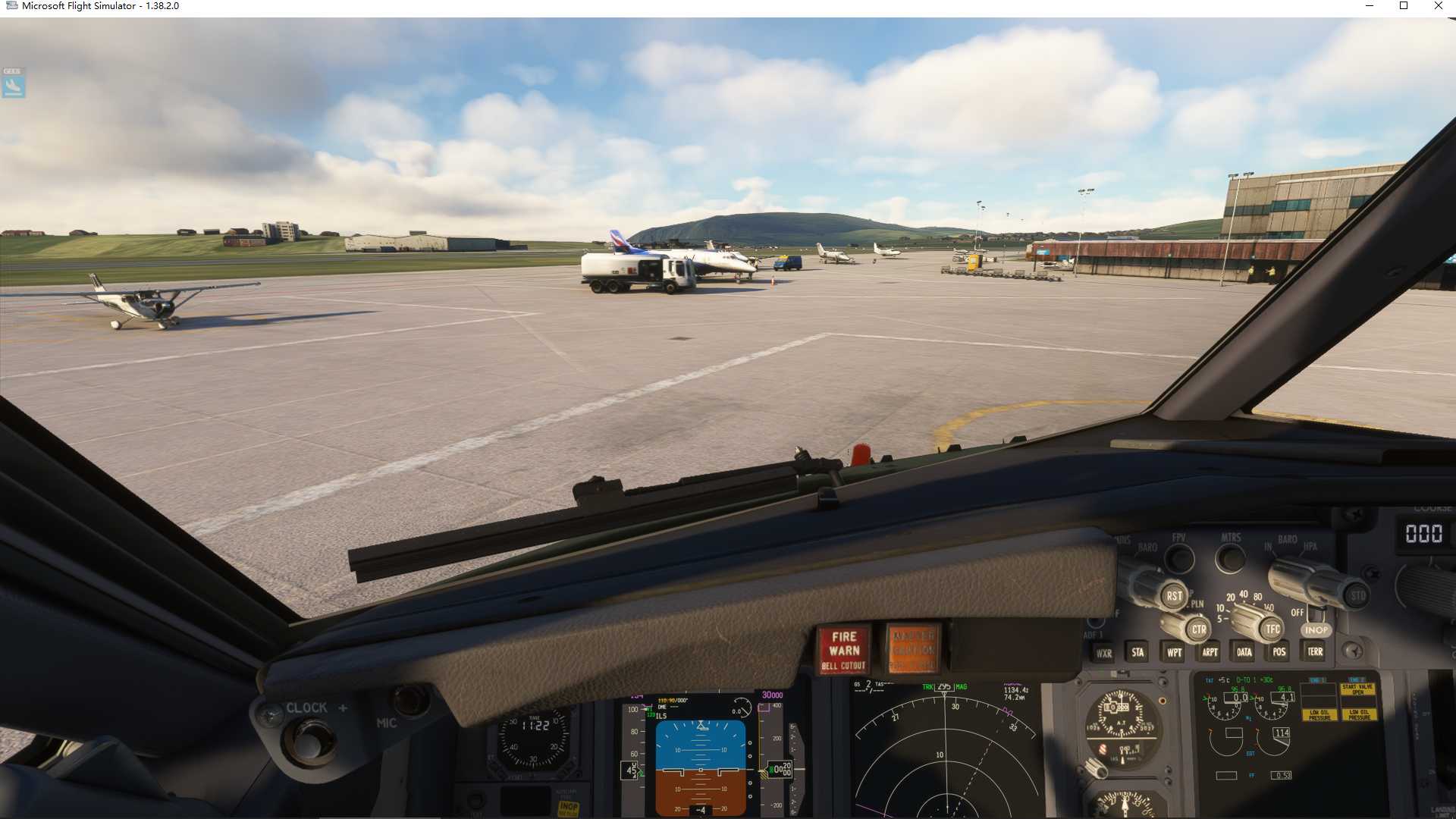Click the STD barometer standard button
The image size is (1456, 819).
pyautogui.click(x=1357, y=596)
